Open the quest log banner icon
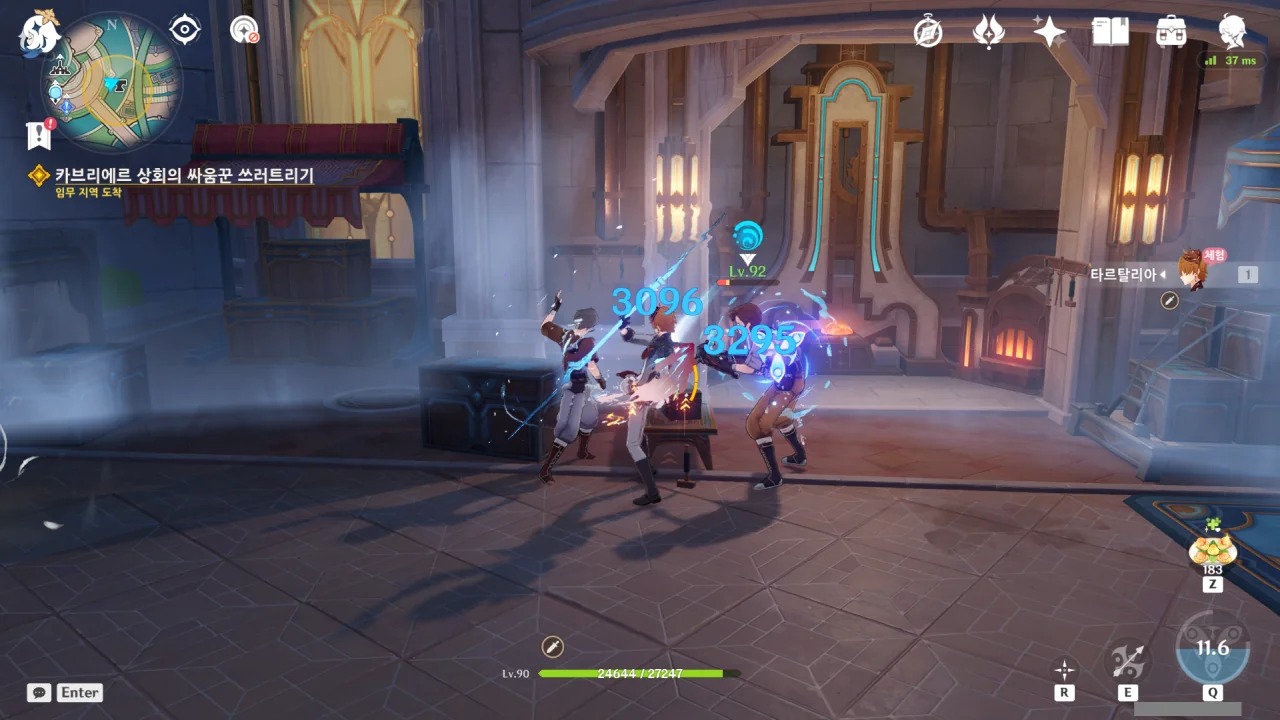The height and width of the screenshot is (720, 1280). pyautogui.click(x=40, y=133)
